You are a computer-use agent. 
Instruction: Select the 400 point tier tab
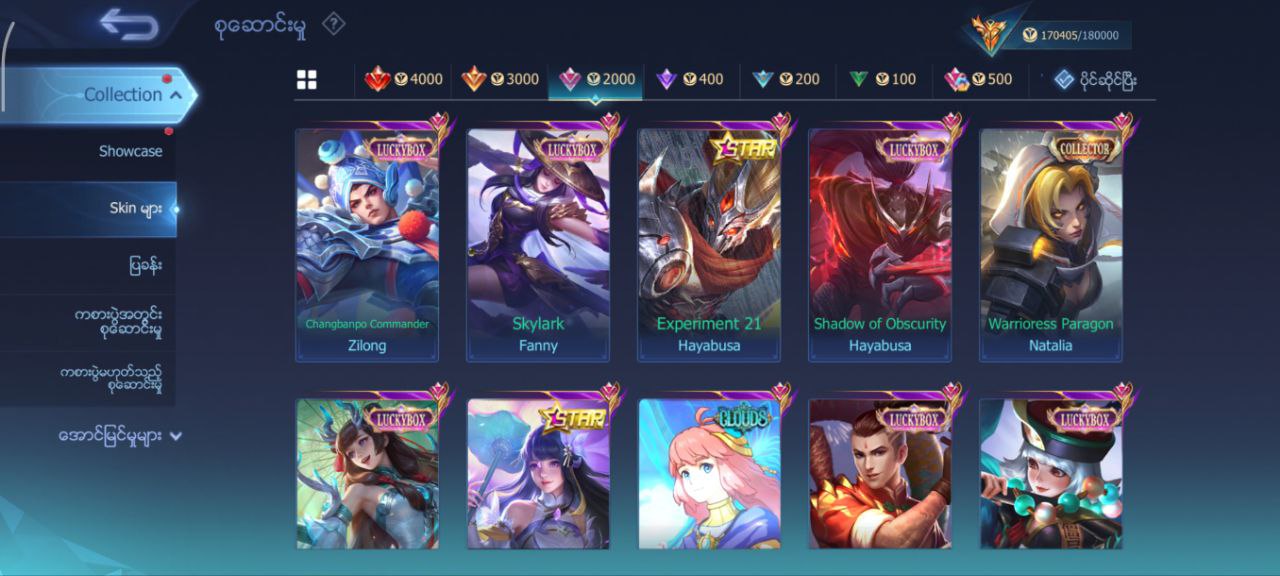coord(690,79)
